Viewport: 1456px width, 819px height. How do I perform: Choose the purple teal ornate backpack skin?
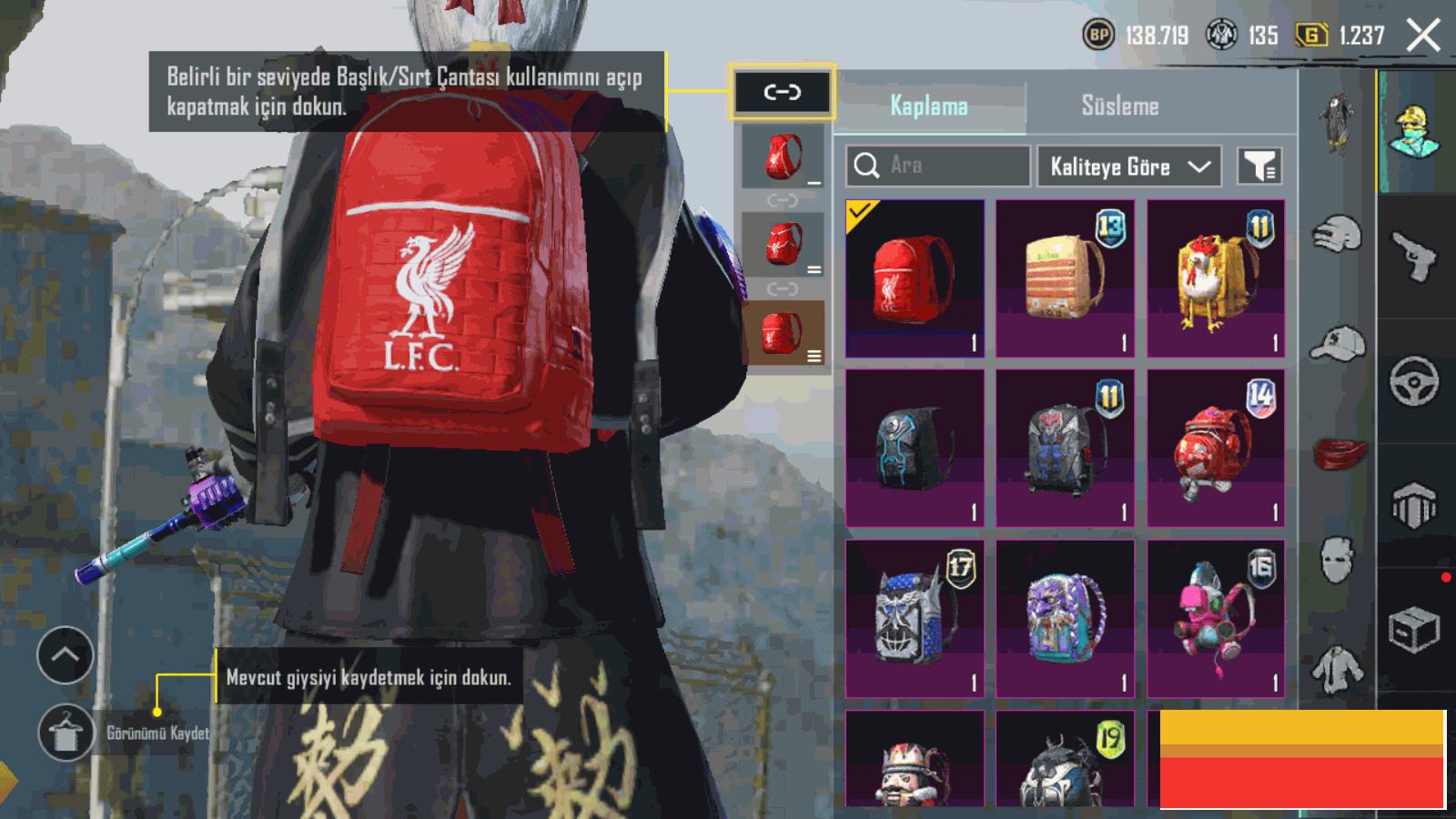[x=1065, y=619]
